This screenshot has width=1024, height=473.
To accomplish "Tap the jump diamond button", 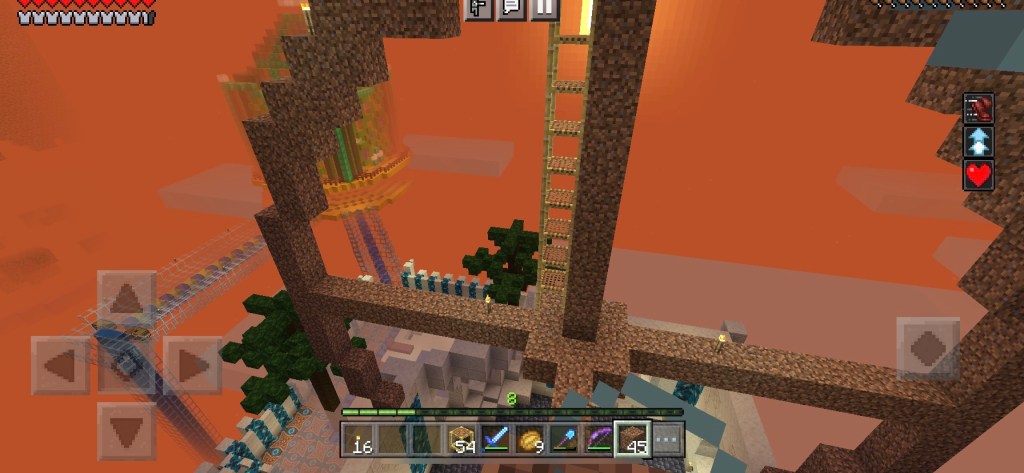I will pos(927,349).
